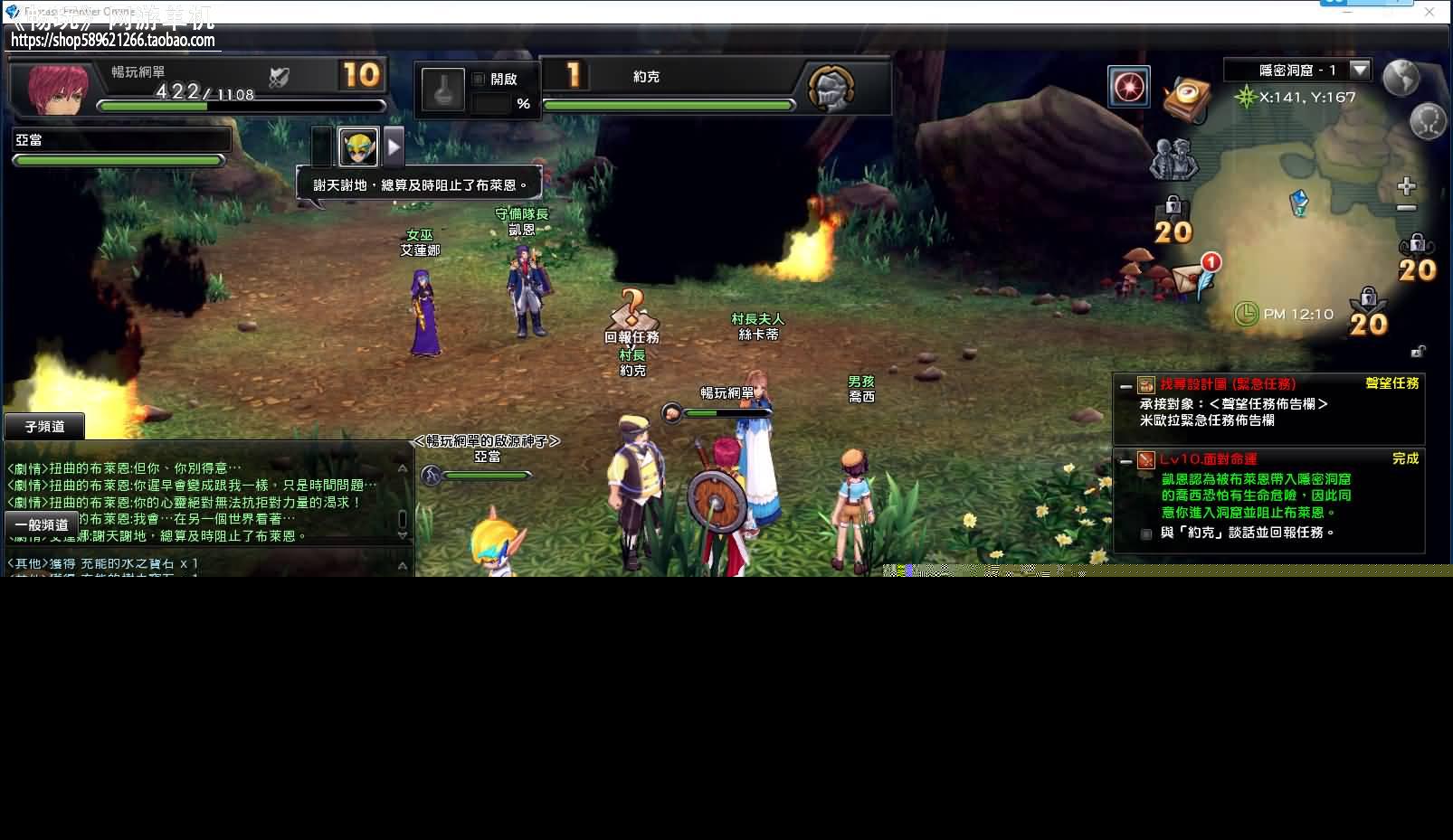Viewport: 1453px width, 840px height.
Task: Open the 隱密洞窟 zone dropdown
Action: pyautogui.click(x=1359, y=71)
